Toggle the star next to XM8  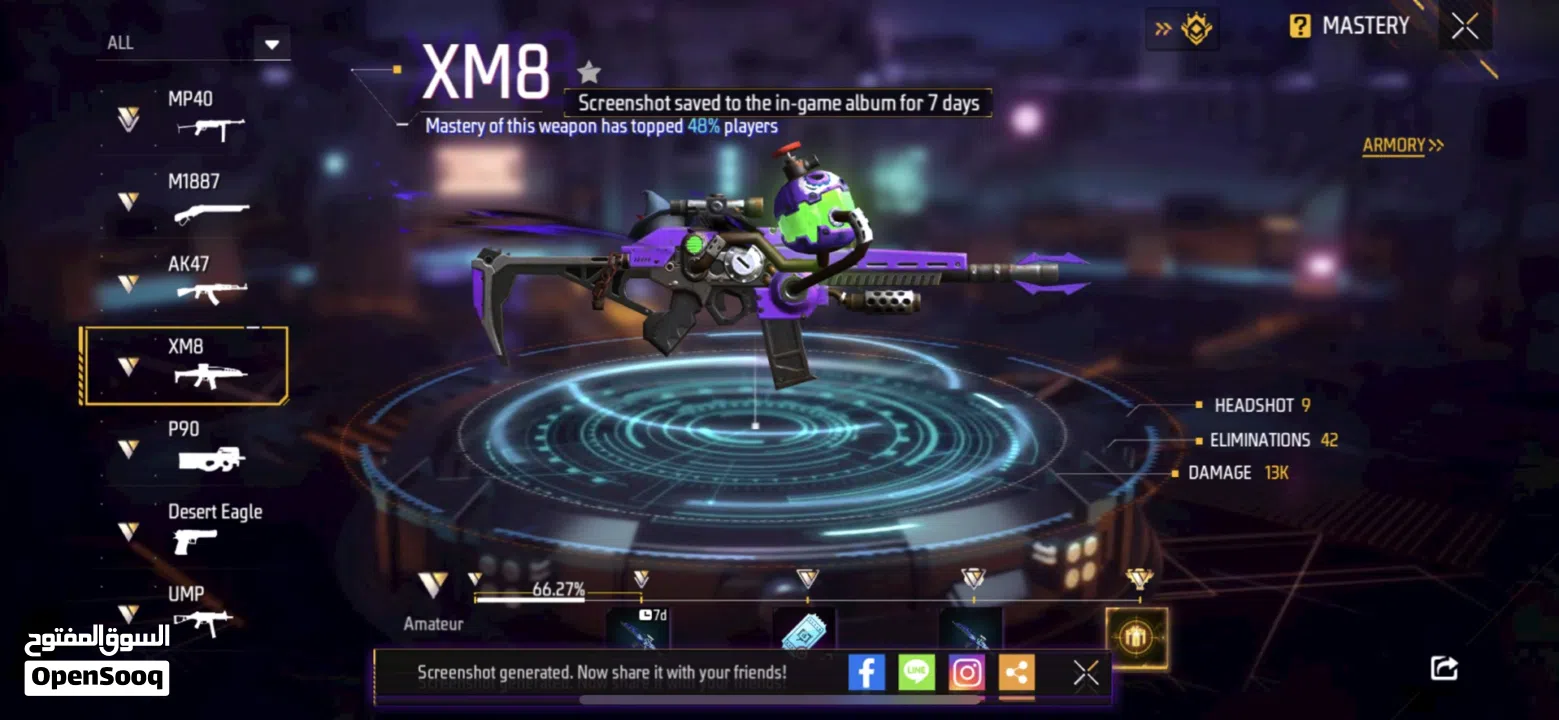589,72
